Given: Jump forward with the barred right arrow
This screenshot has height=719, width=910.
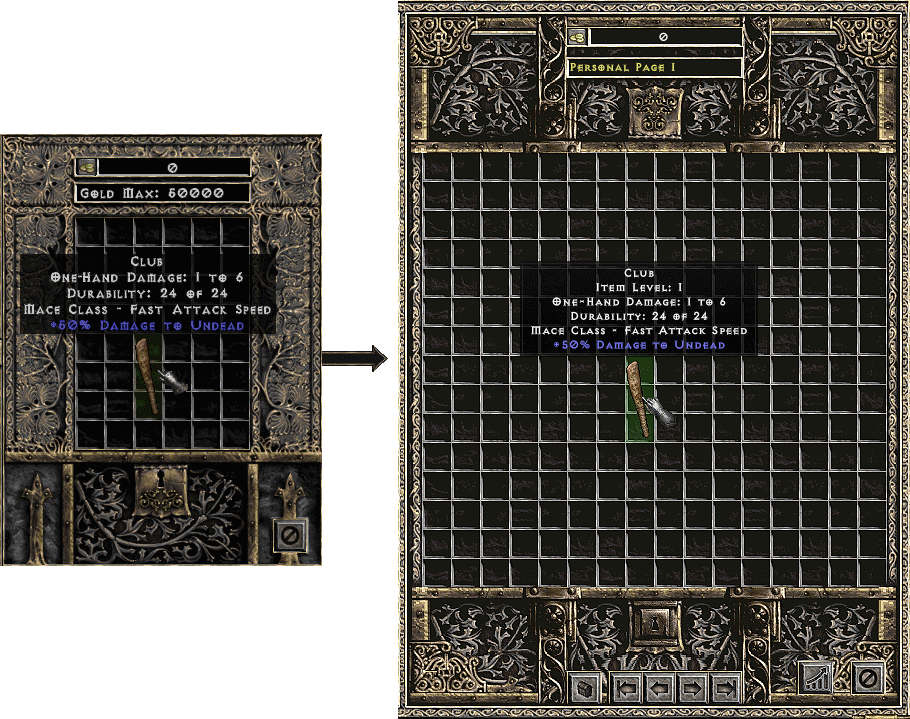Looking at the screenshot, I should [725, 688].
